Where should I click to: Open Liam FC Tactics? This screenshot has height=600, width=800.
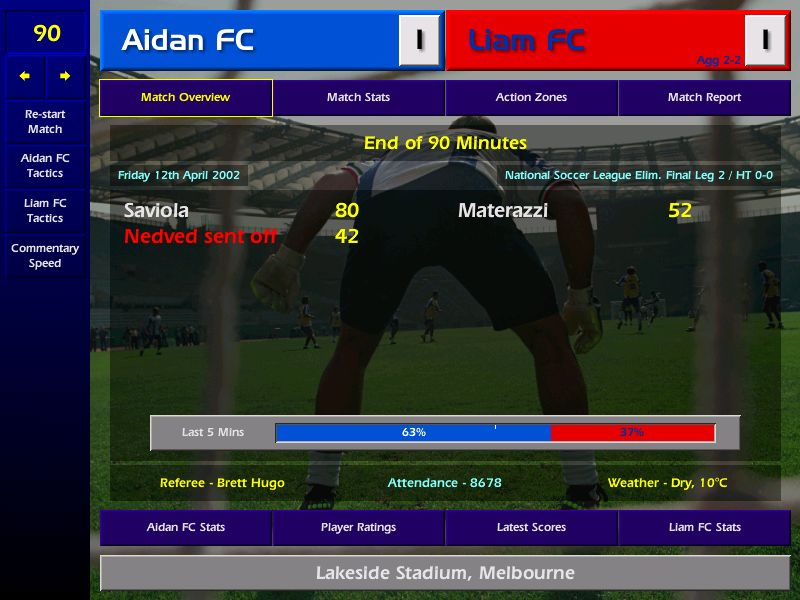point(45,211)
